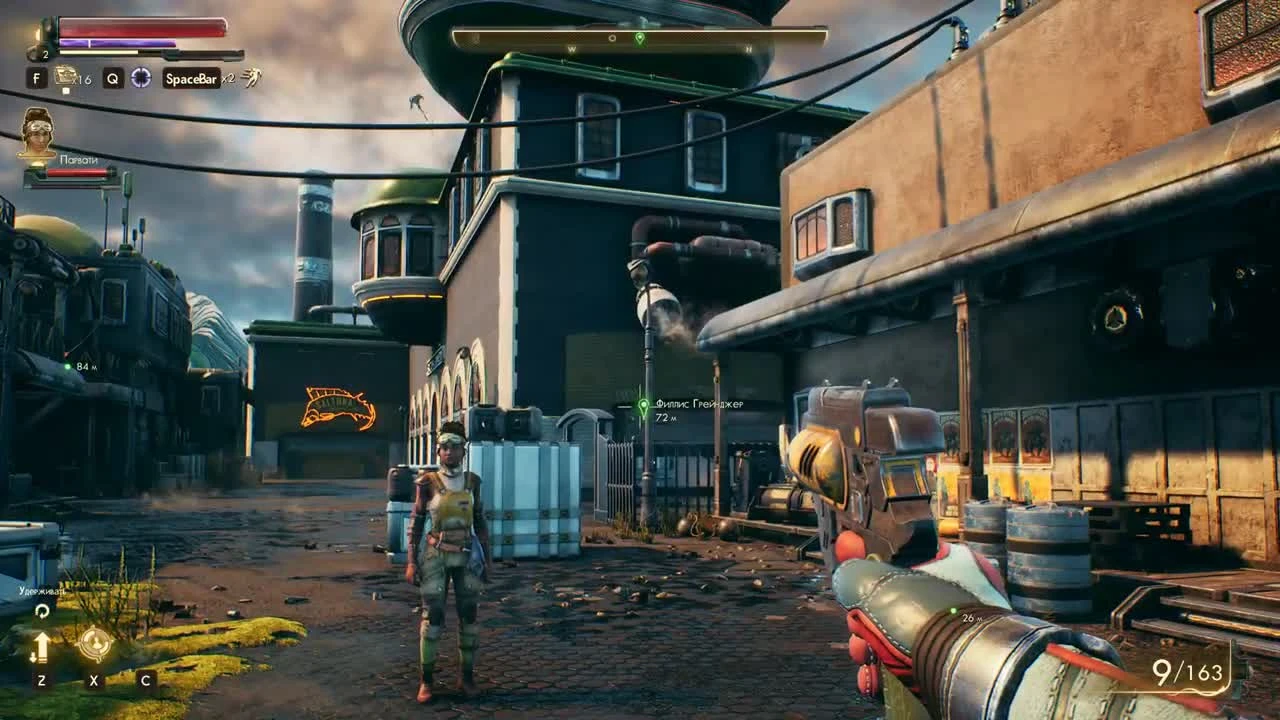Viewport: 1280px width, 720px height.
Task: Click the x16 inhaler charge counter
Action: 83,79
